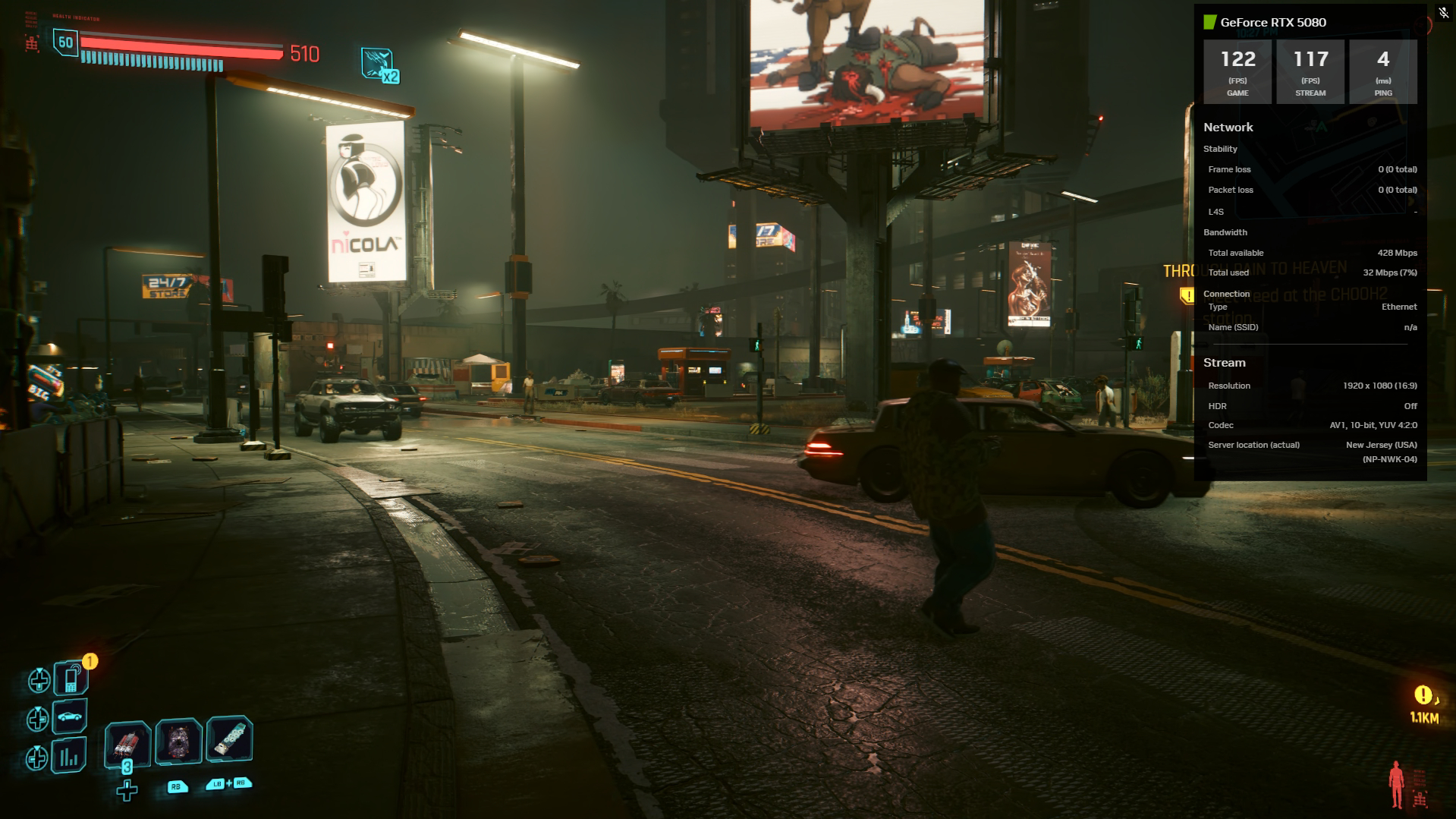Click the level 60 badge
Image resolution: width=1456 pixels, height=819 pixels.
(x=66, y=43)
